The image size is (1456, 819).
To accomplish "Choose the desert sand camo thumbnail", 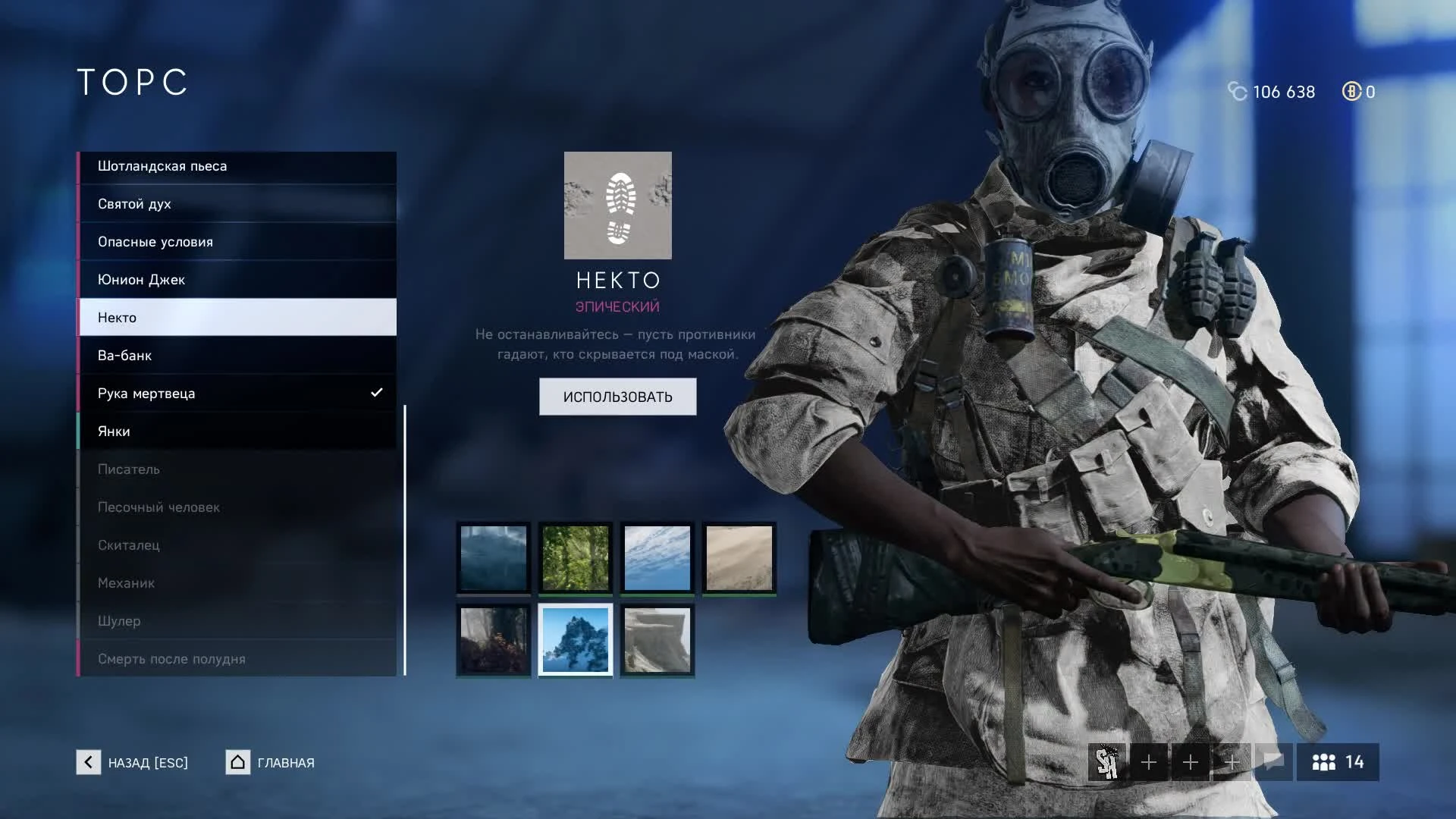I will [x=740, y=558].
